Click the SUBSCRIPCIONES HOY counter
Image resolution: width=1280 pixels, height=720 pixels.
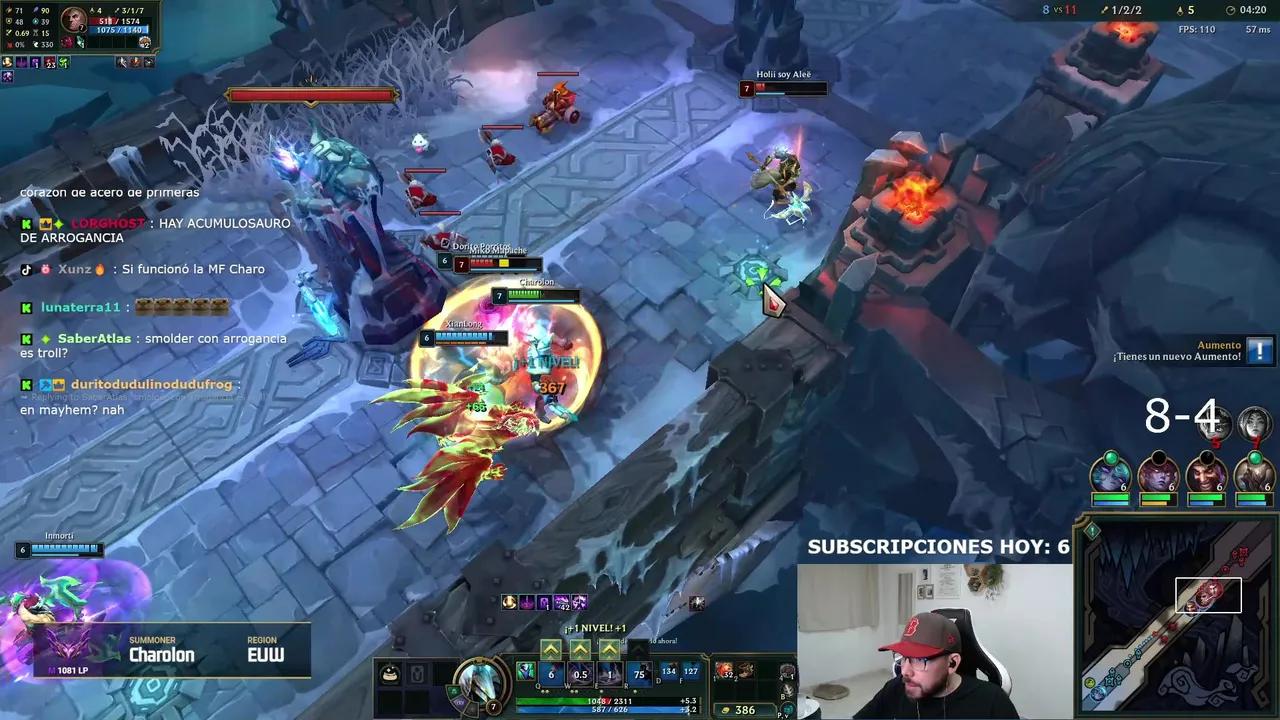(x=938, y=547)
